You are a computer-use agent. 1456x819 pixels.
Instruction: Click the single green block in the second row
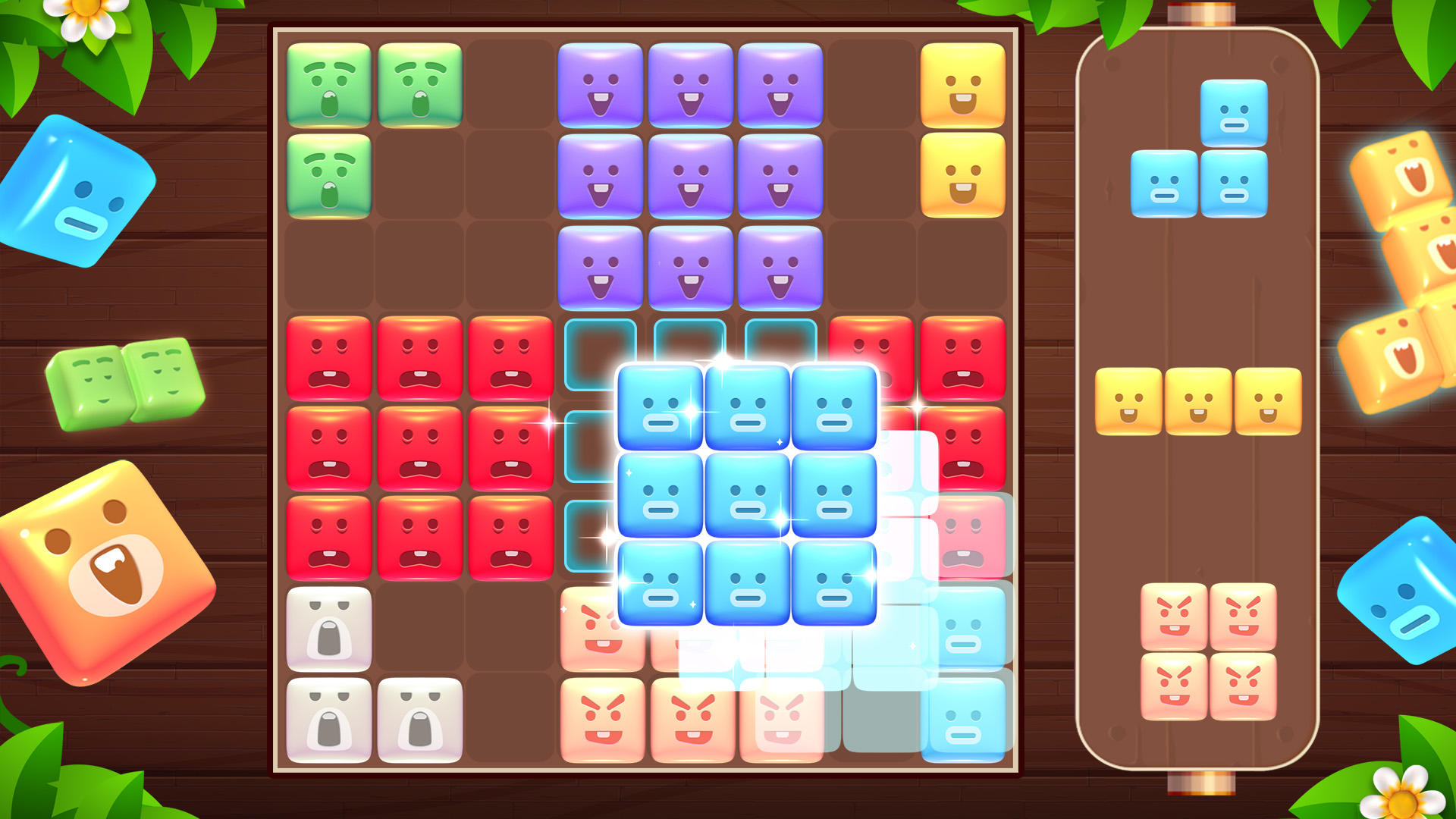click(330, 176)
